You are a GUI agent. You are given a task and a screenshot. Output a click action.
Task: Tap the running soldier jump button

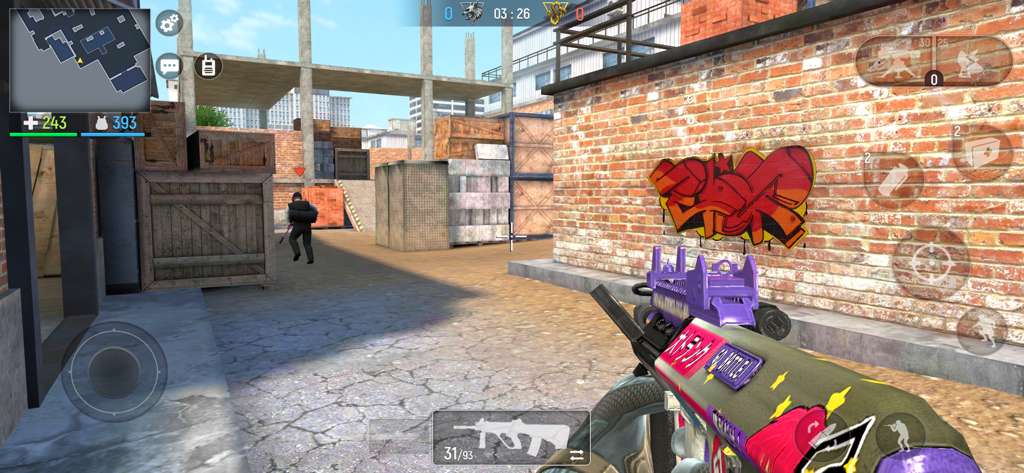[981, 329]
